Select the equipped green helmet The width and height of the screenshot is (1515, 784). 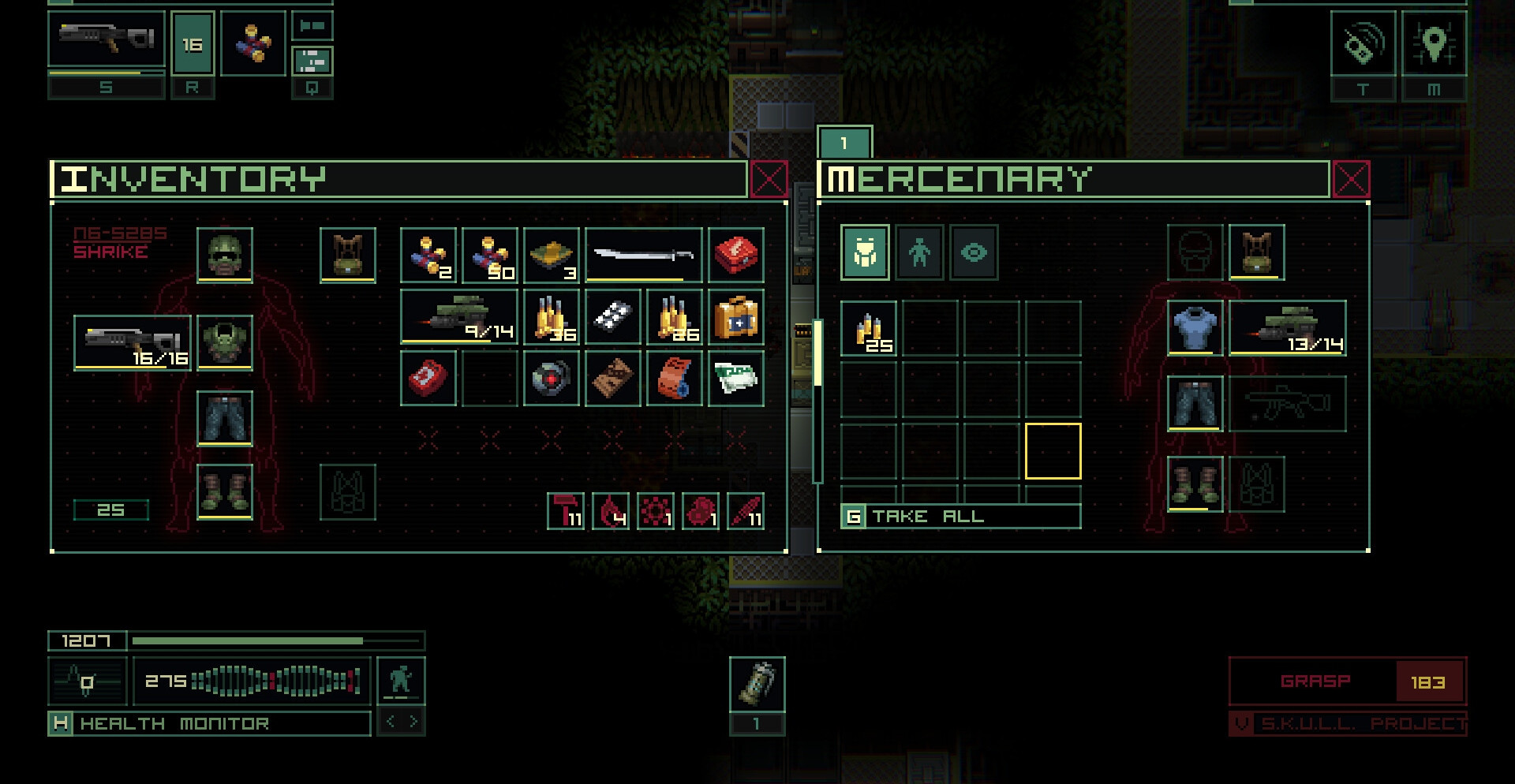click(x=225, y=255)
